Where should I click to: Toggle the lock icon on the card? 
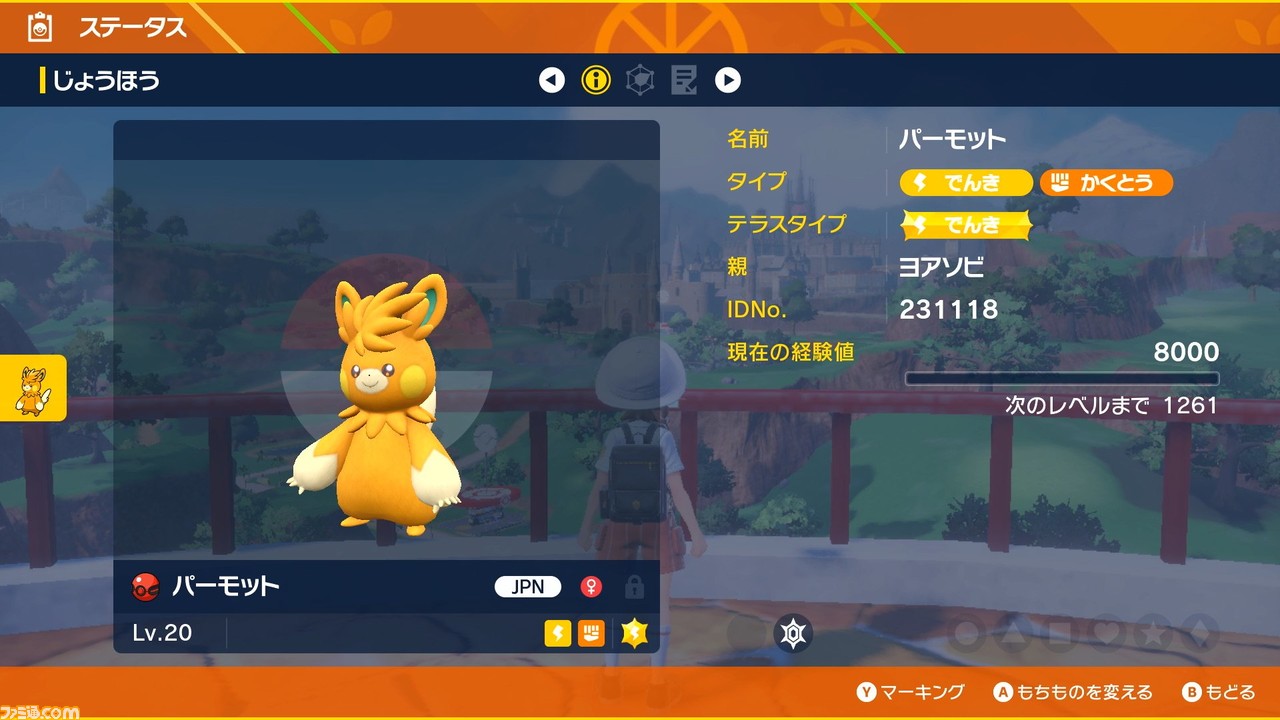coord(634,588)
